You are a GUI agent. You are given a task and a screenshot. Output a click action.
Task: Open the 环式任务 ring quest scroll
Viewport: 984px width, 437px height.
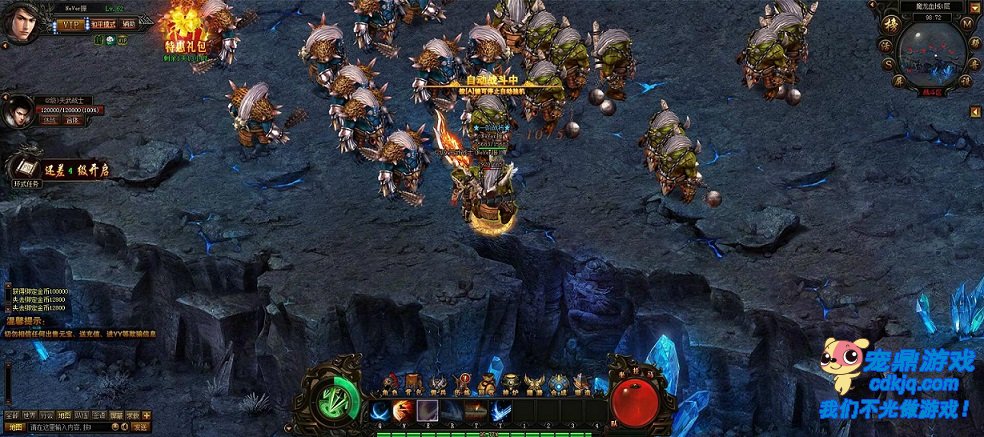click(28, 168)
